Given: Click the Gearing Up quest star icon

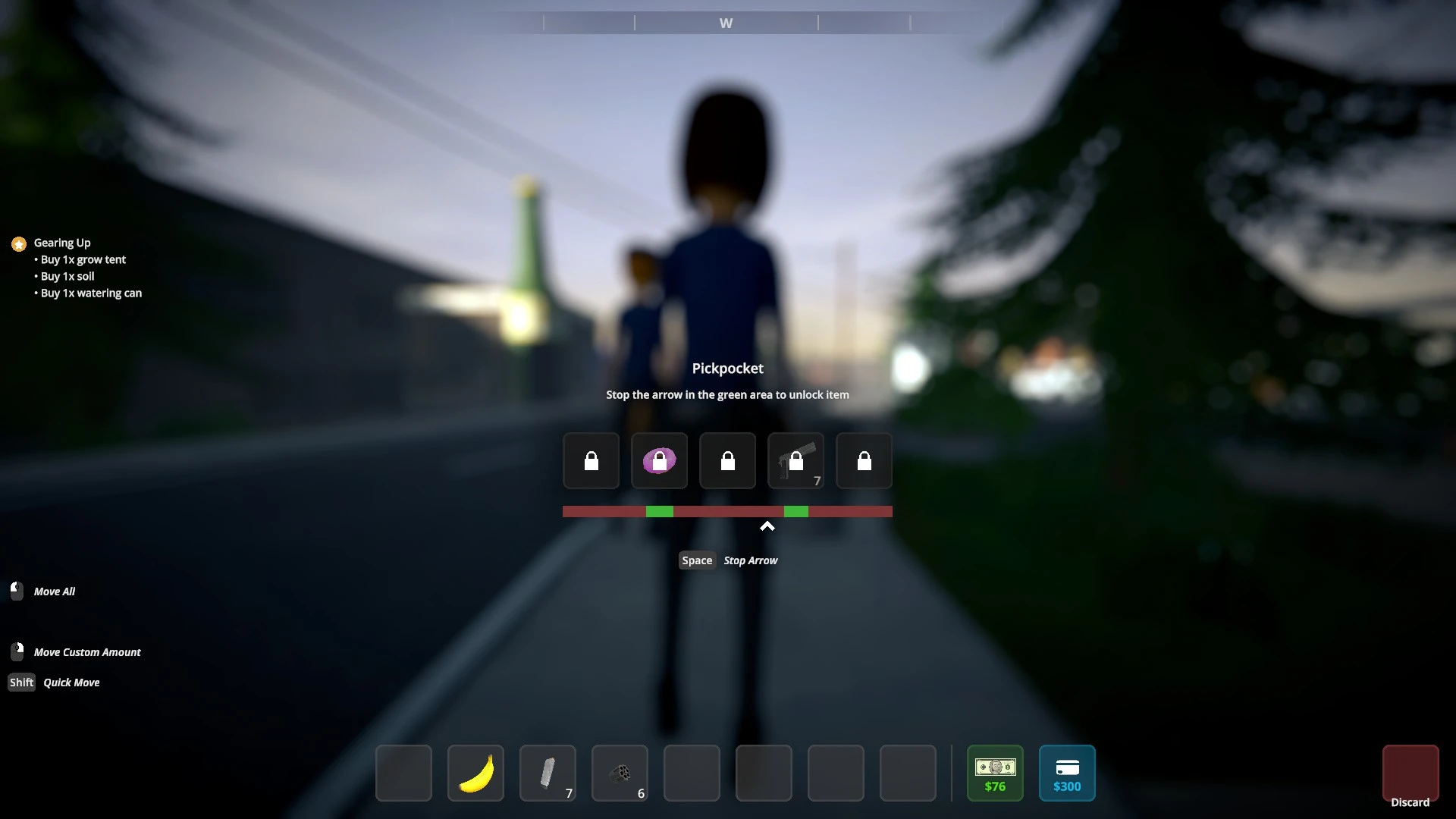Looking at the screenshot, I should tap(18, 243).
